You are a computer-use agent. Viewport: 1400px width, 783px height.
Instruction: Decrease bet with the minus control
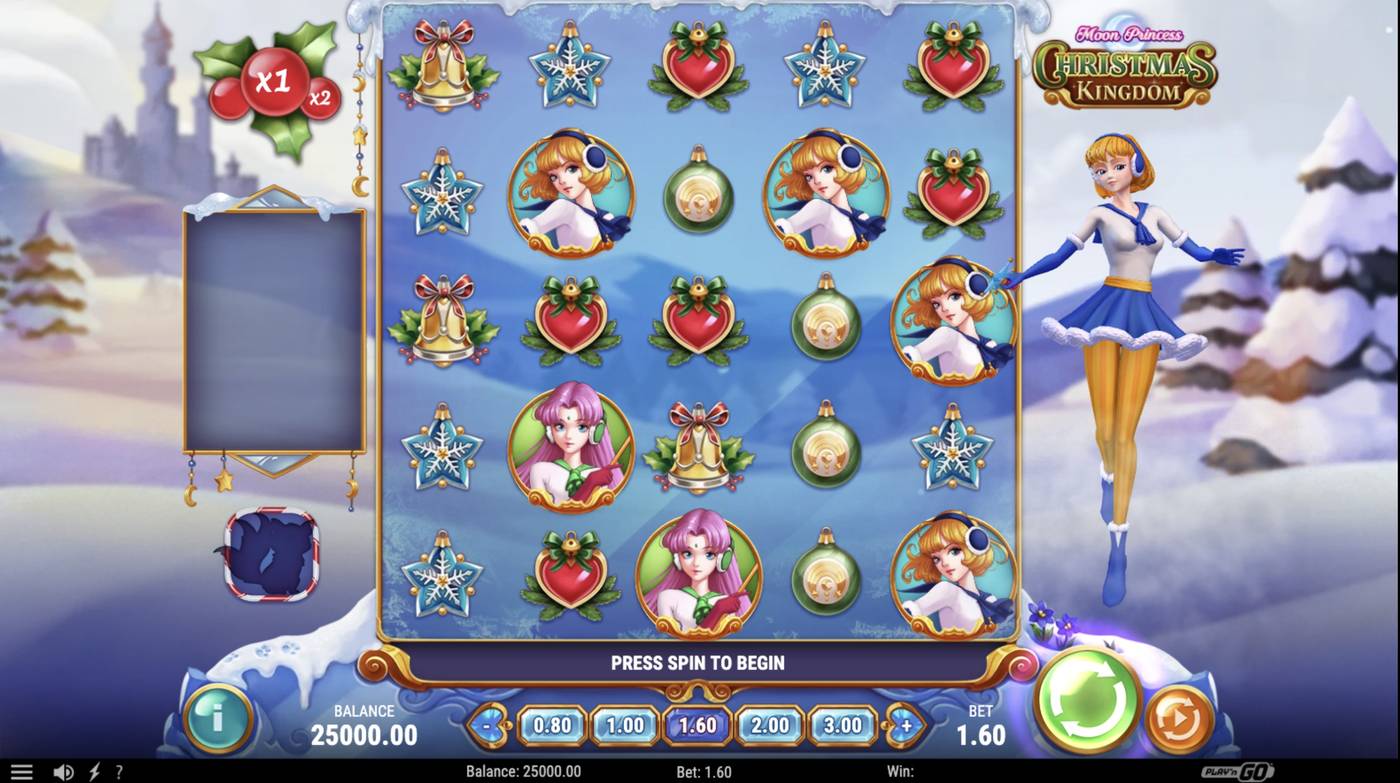487,723
